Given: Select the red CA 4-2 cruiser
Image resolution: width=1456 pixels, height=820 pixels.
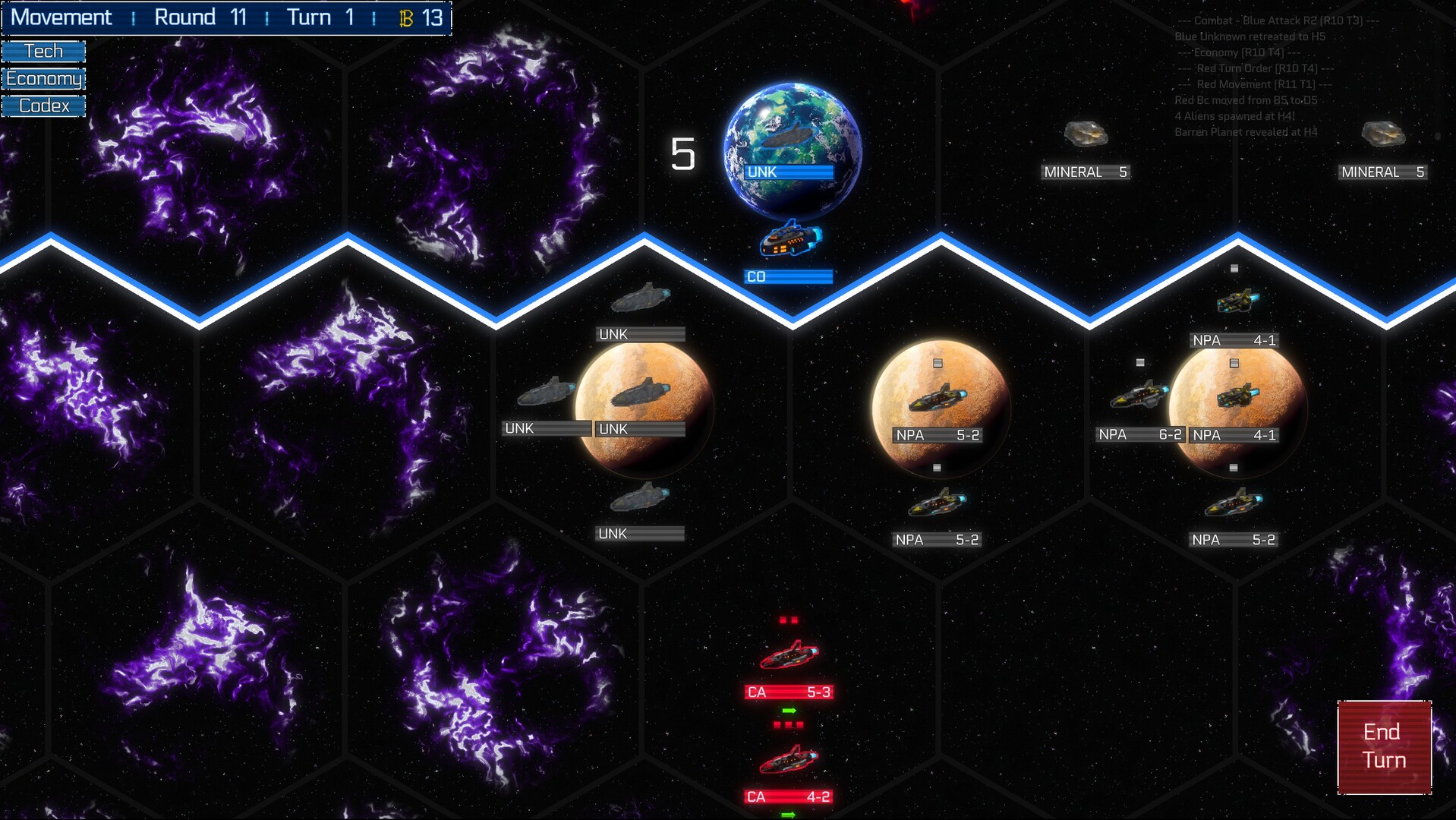Looking at the screenshot, I should pos(789,761).
